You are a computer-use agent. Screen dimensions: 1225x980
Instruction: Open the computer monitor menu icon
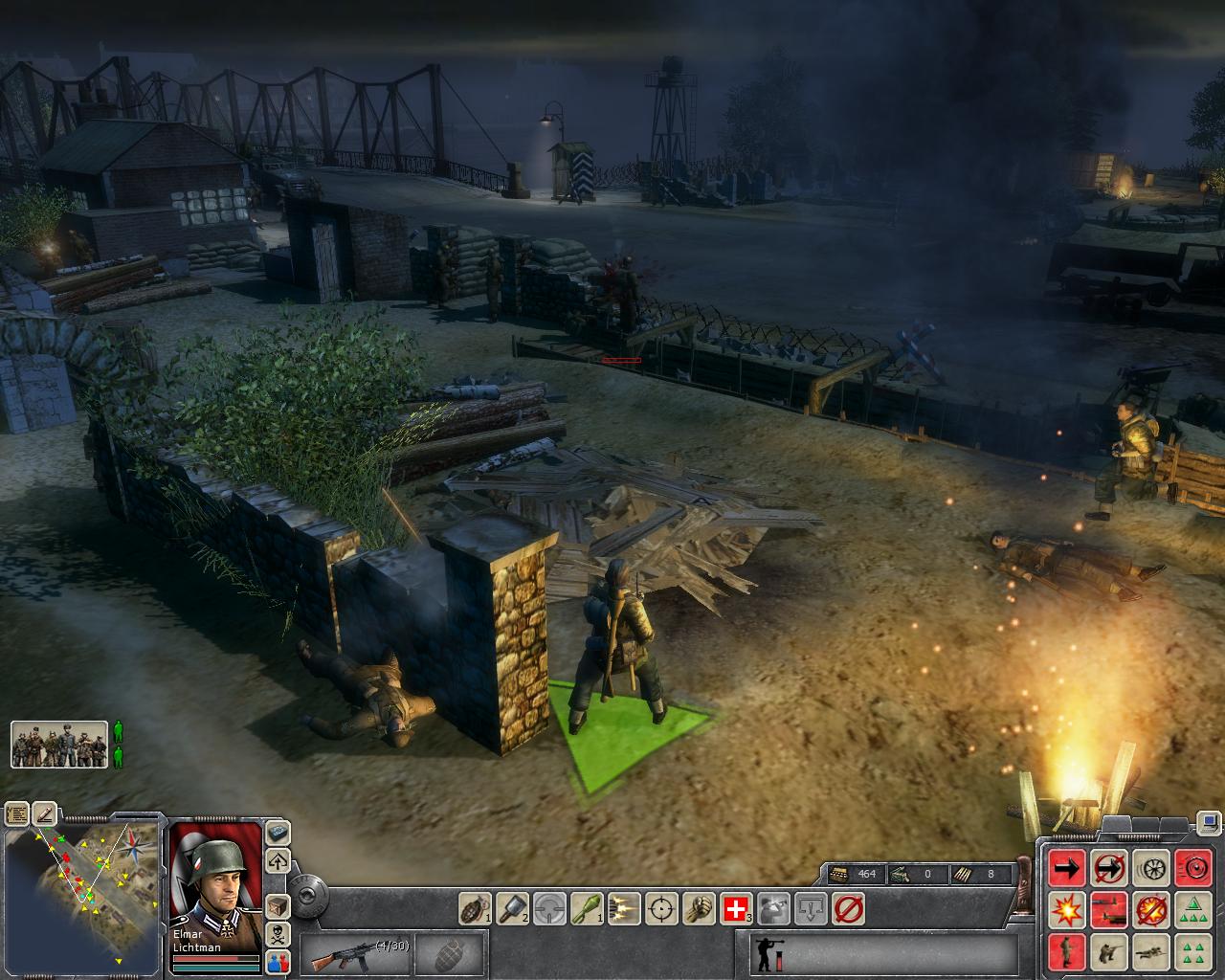coord(1209,822)
